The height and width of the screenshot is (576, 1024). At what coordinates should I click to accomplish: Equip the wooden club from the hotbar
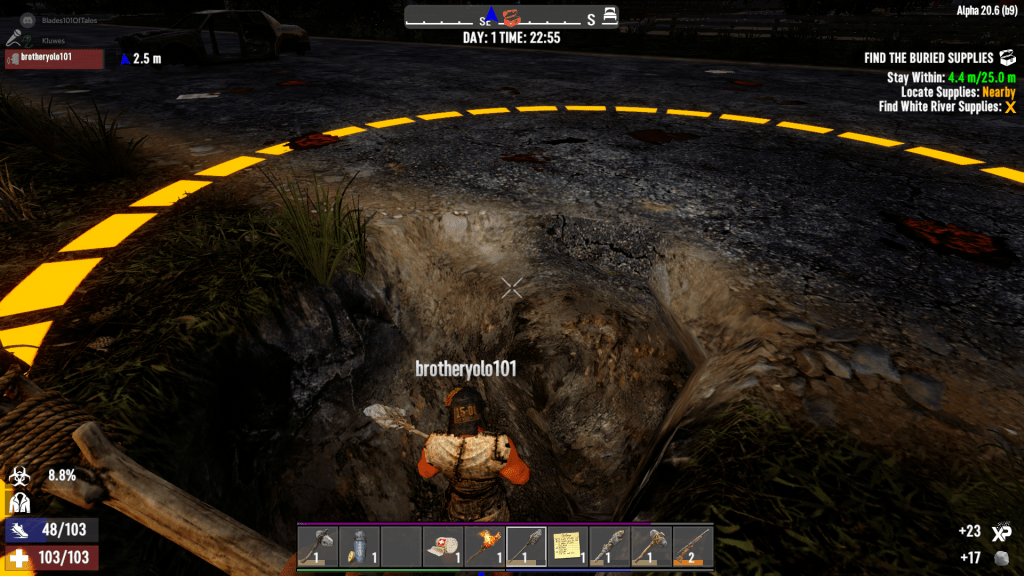pyautogui.click(x=609, y=547)
